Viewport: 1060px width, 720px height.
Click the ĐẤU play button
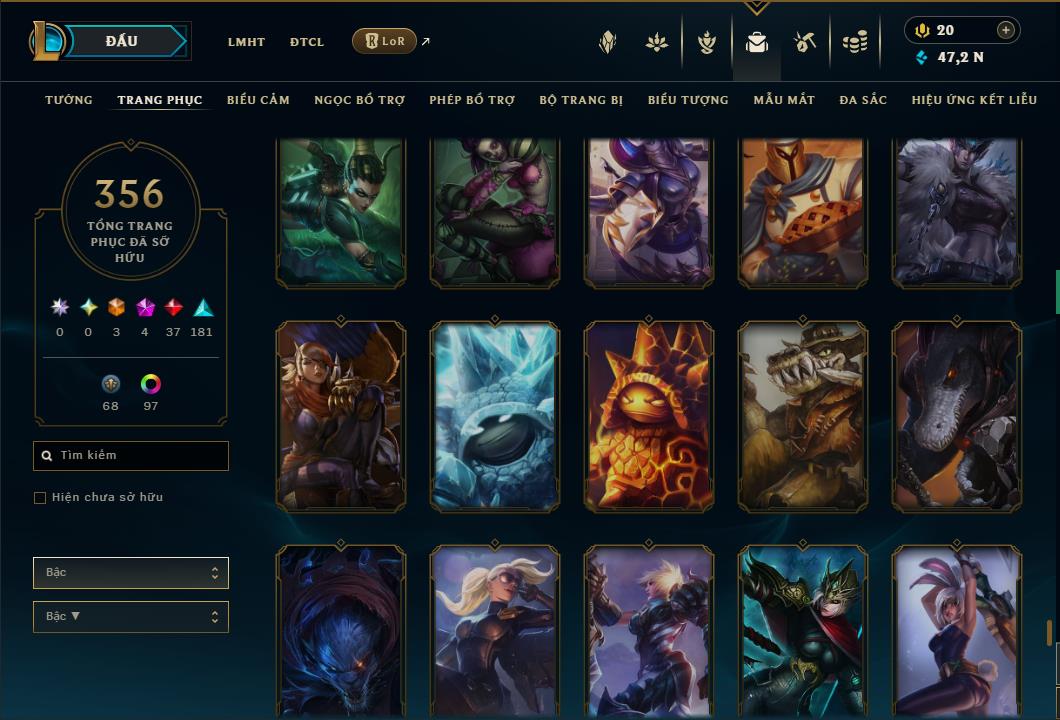122,41
